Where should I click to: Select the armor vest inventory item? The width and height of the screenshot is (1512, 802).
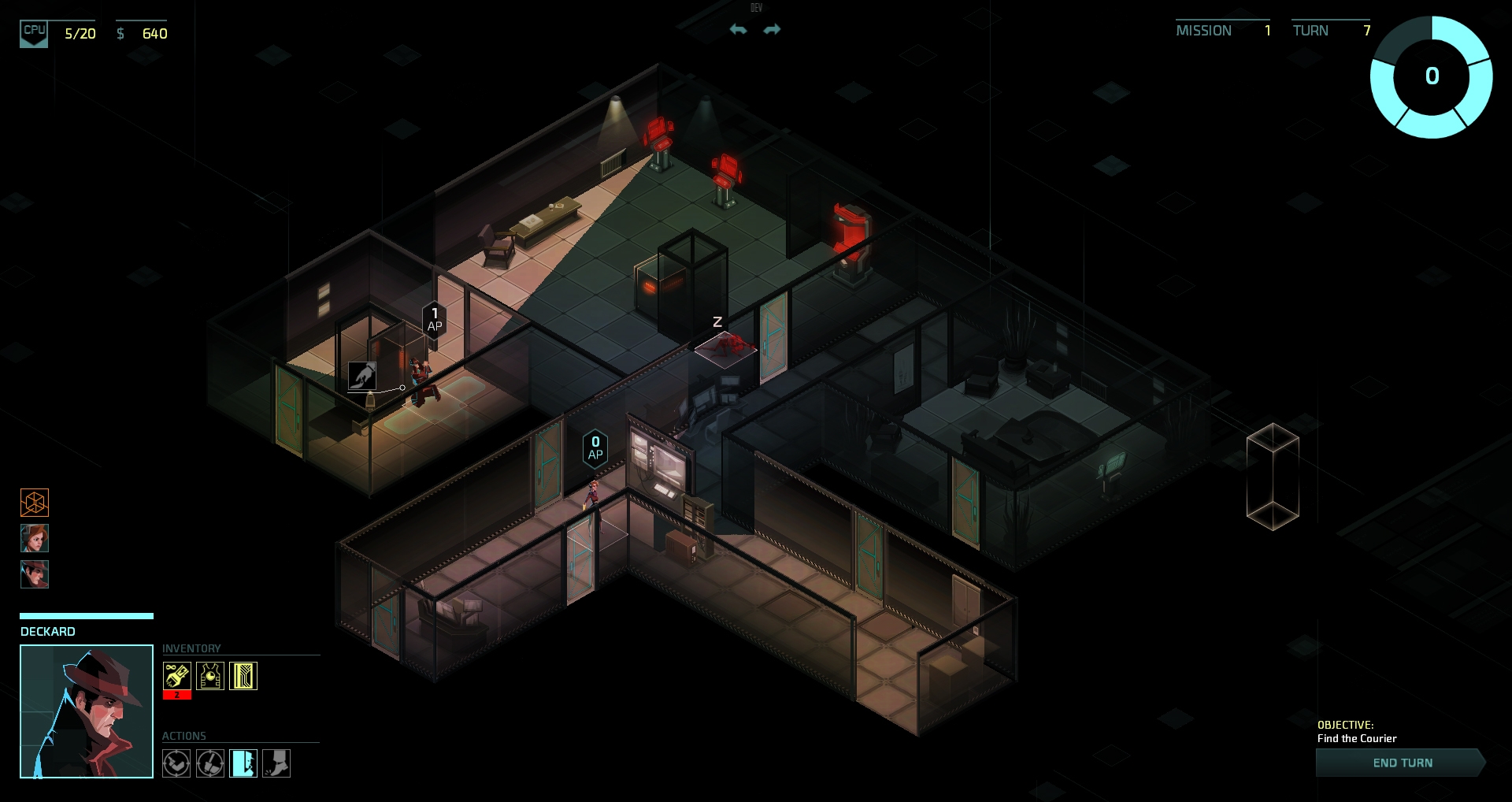pyautogui.click(x=210, y=676)
